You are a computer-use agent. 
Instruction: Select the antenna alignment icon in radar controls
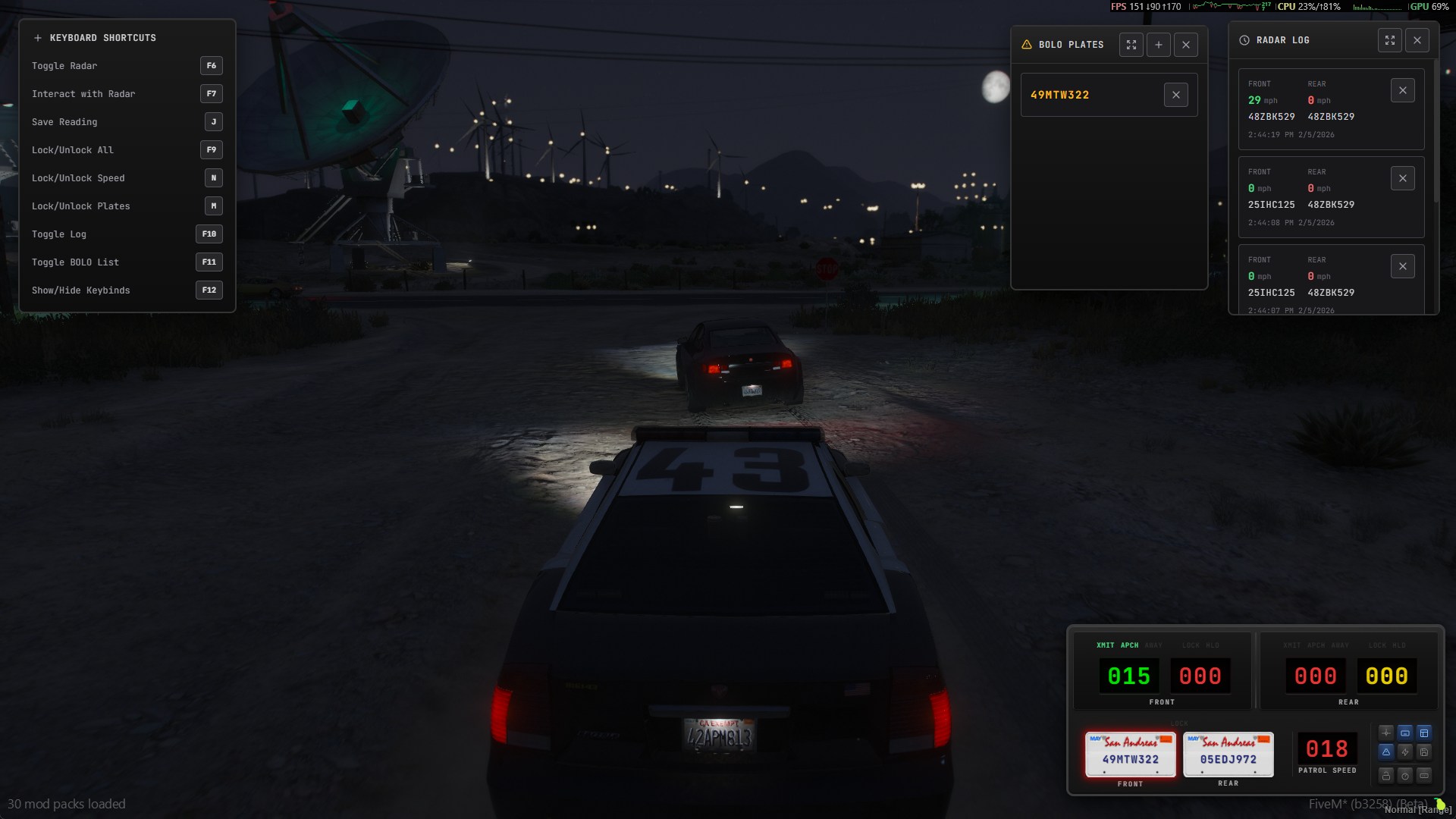pos(1386,733)
